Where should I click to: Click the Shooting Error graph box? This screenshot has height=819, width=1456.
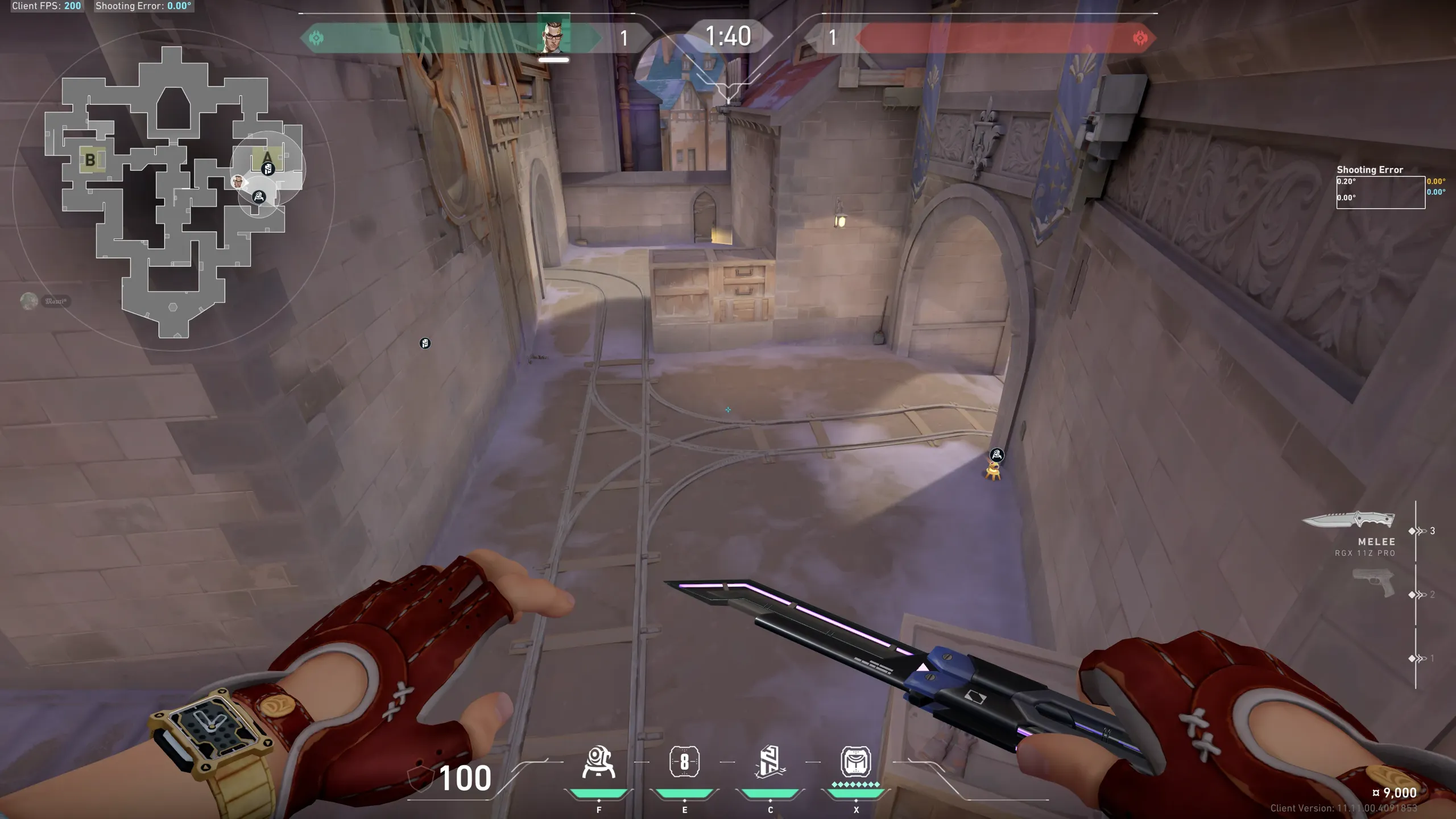pyautogui.click(x=1380, y=192)
